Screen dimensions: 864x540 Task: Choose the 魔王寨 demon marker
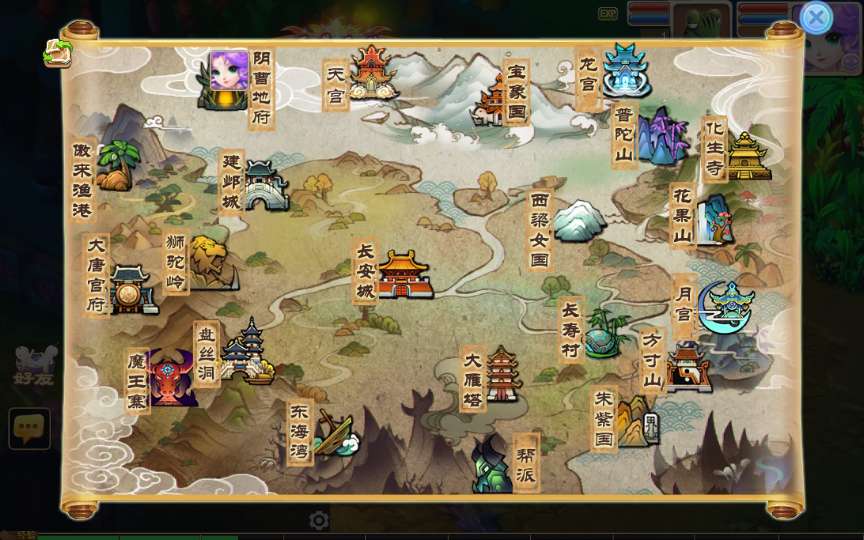[x=171, y=377]
